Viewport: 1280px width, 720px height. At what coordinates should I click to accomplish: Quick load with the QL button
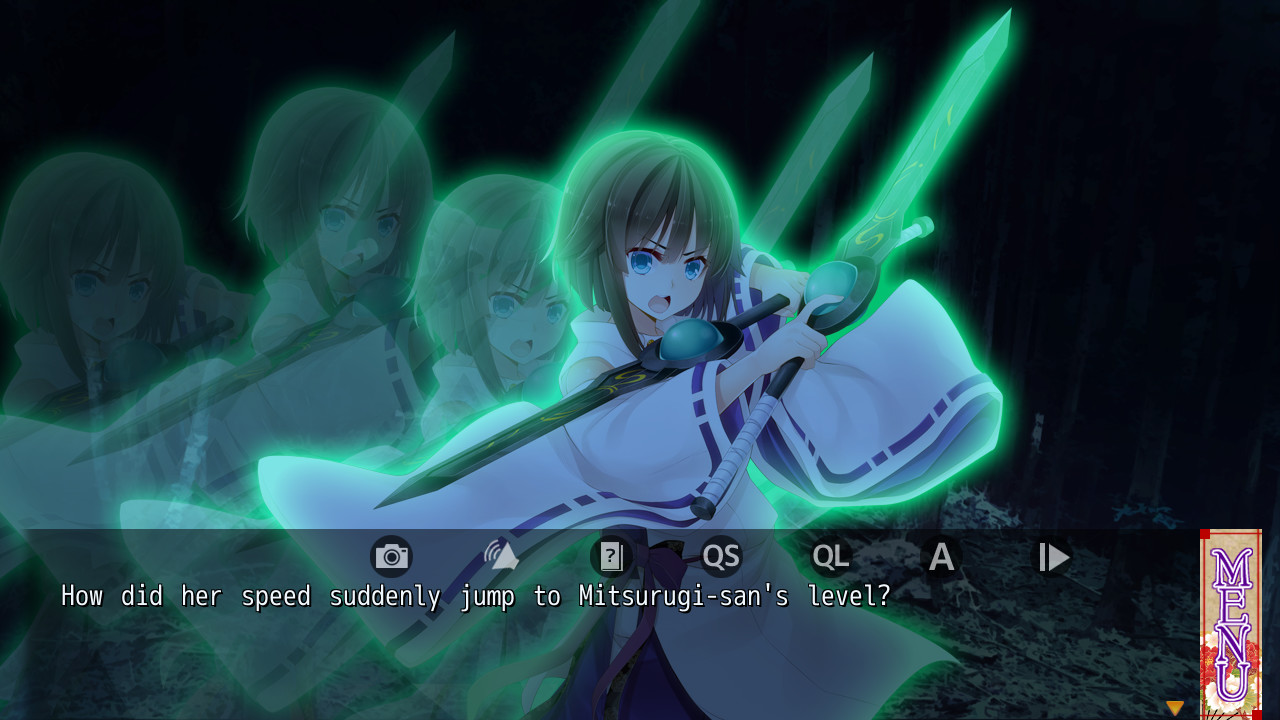point(831,557)
